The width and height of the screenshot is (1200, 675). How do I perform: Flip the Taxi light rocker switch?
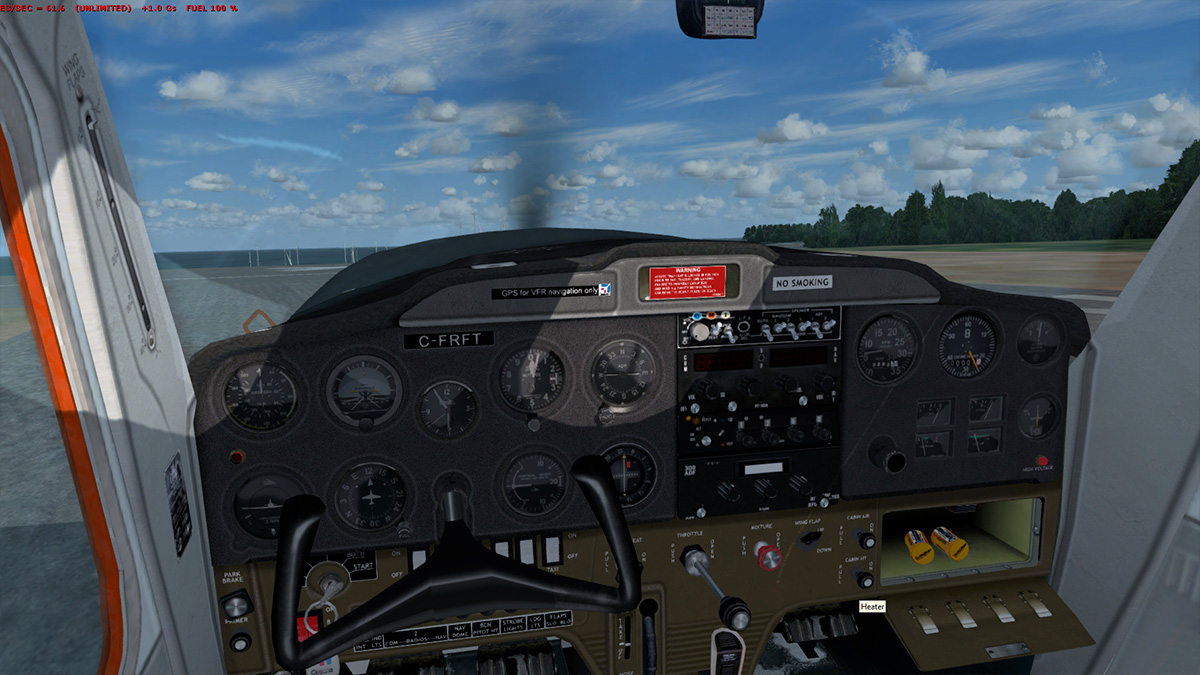551,548
